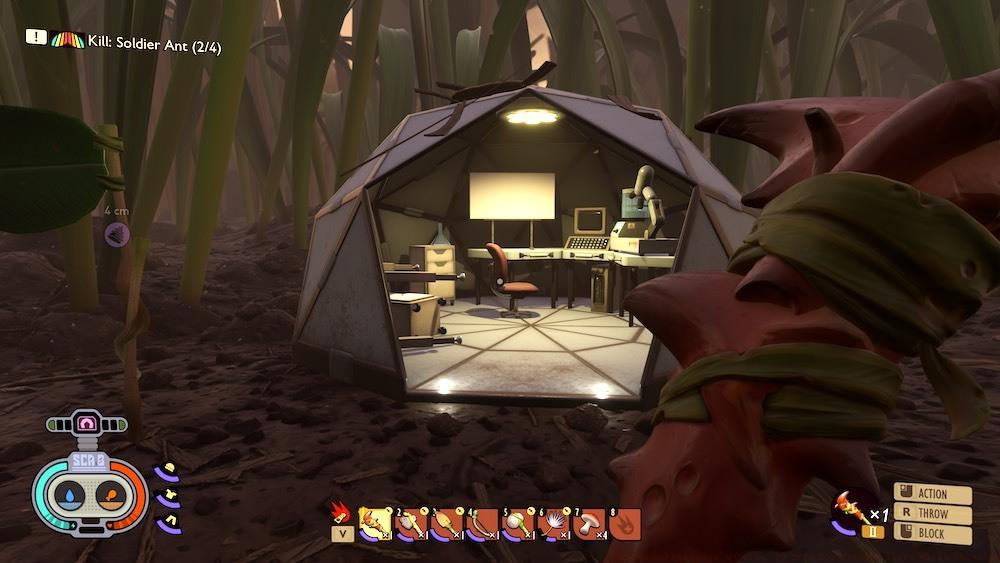This screenshot has height=563, width=1000.
Task: Select the highlighted weapon in hotbar slot 1
Action: click(x=375, y=522)
